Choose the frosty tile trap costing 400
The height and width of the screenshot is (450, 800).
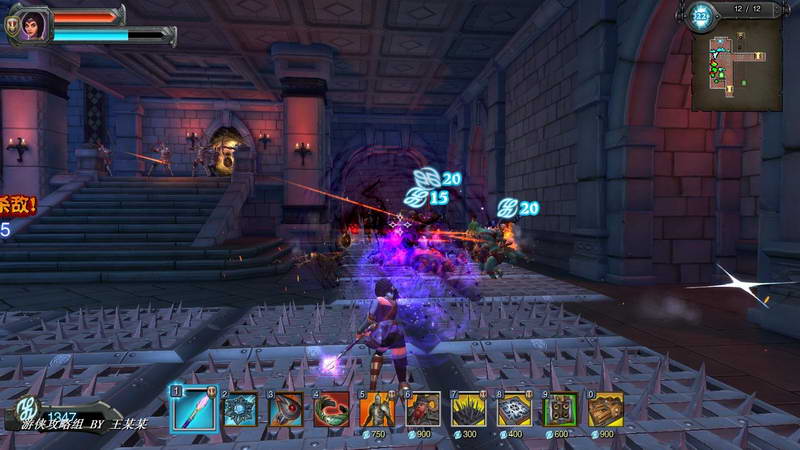[515, 409]
